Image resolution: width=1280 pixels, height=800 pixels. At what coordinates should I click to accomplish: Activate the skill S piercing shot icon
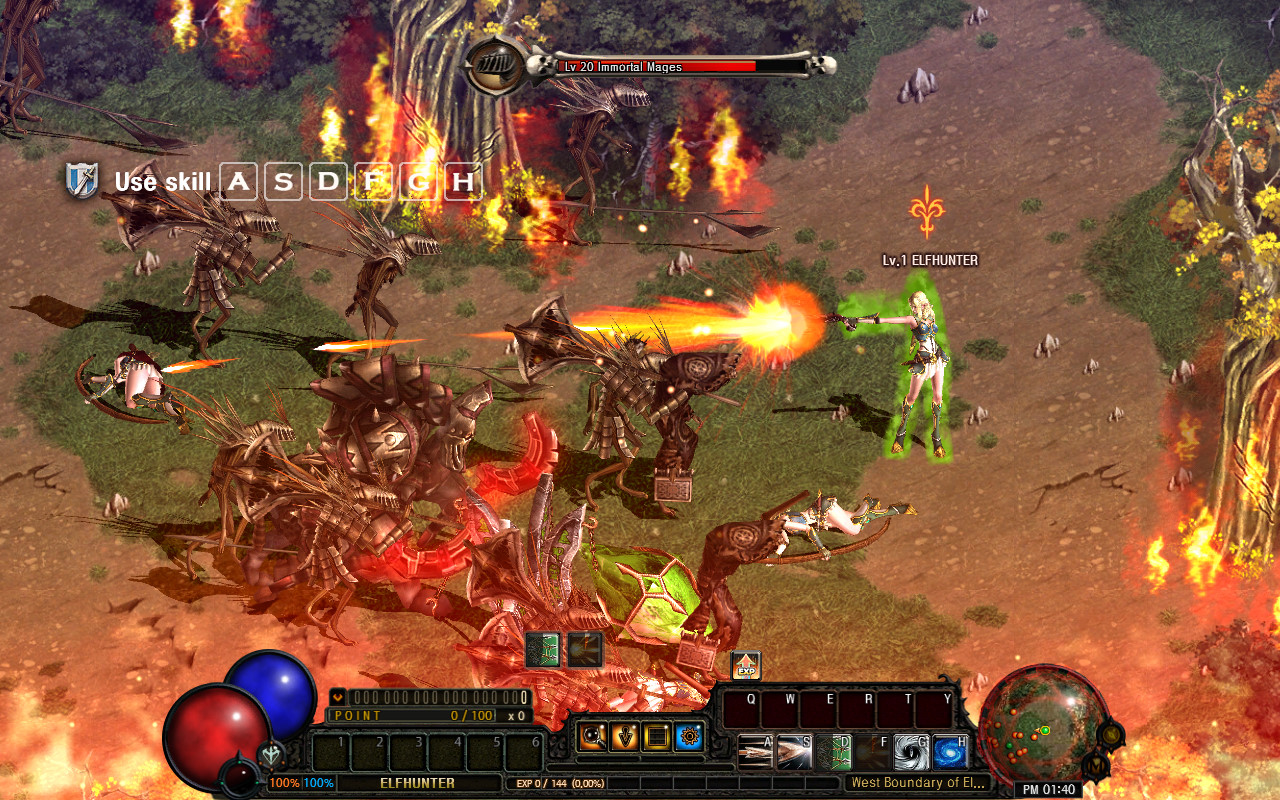tap(792, 750)
